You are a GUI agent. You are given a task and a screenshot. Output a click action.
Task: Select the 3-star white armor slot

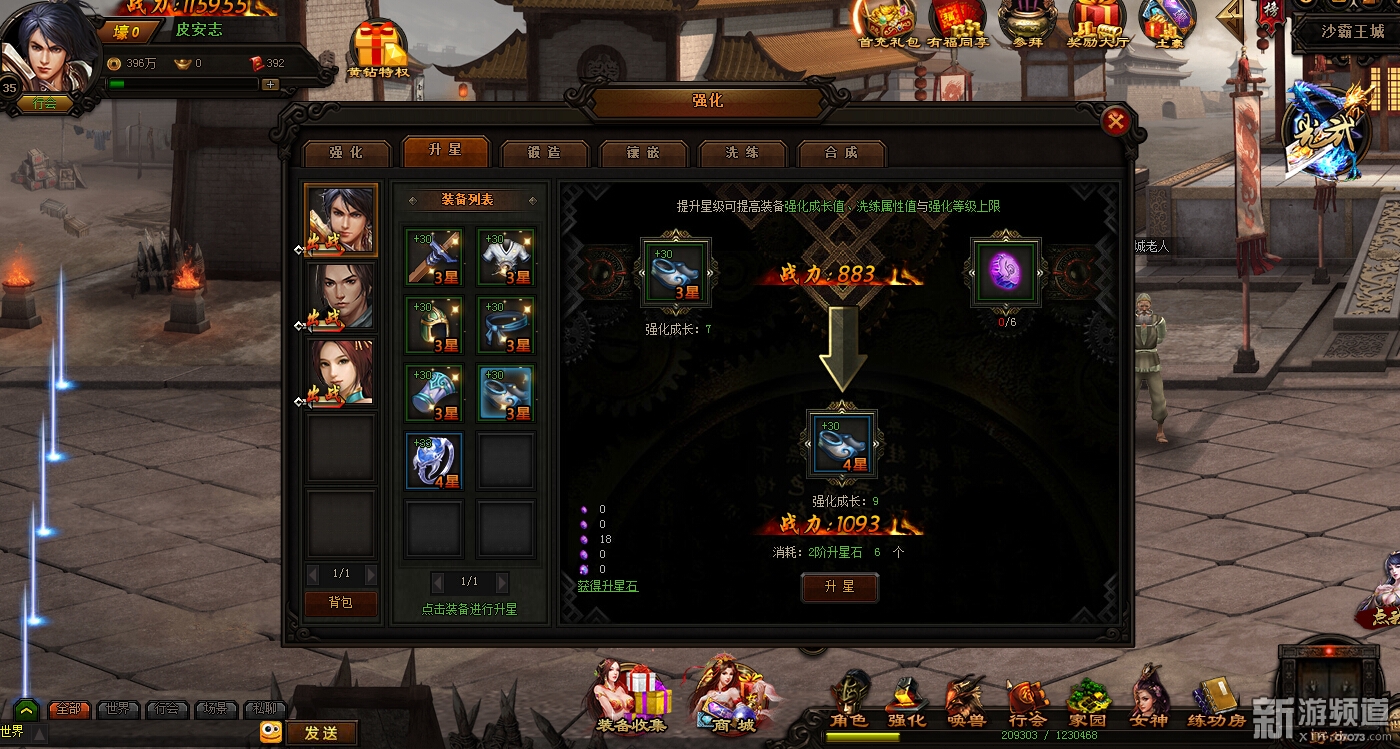506,257
